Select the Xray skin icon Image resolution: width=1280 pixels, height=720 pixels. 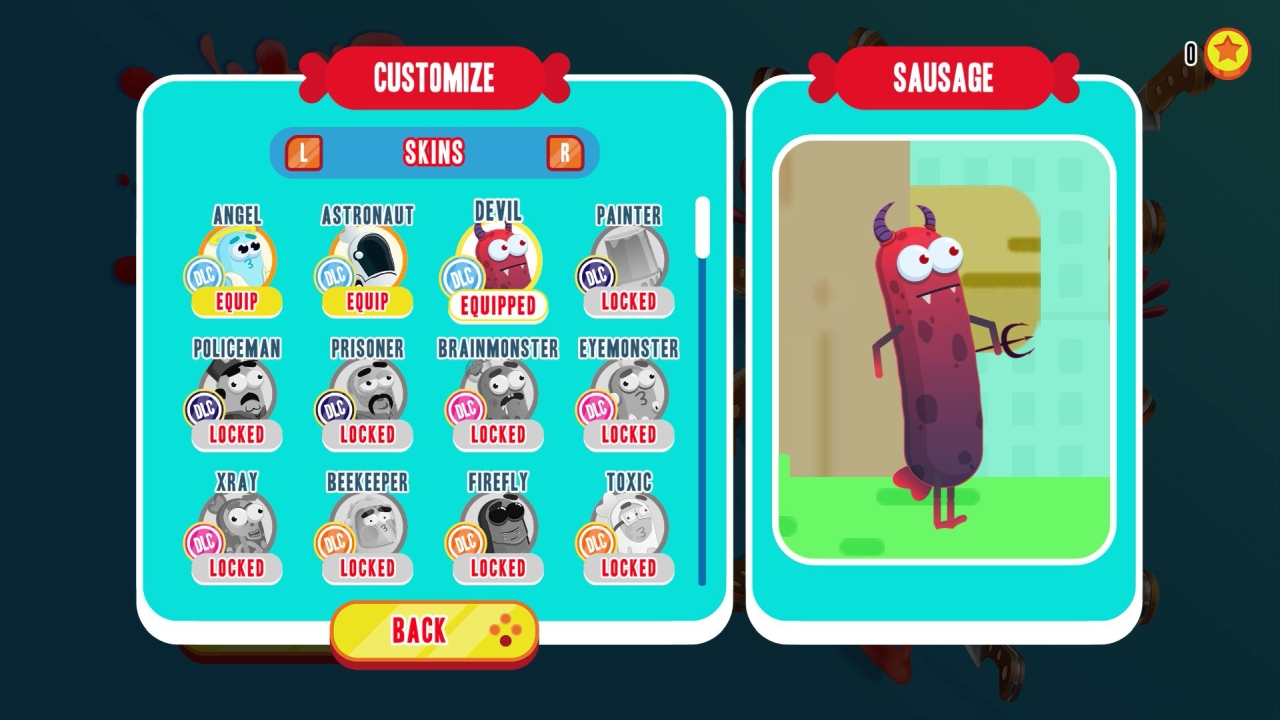236,523
